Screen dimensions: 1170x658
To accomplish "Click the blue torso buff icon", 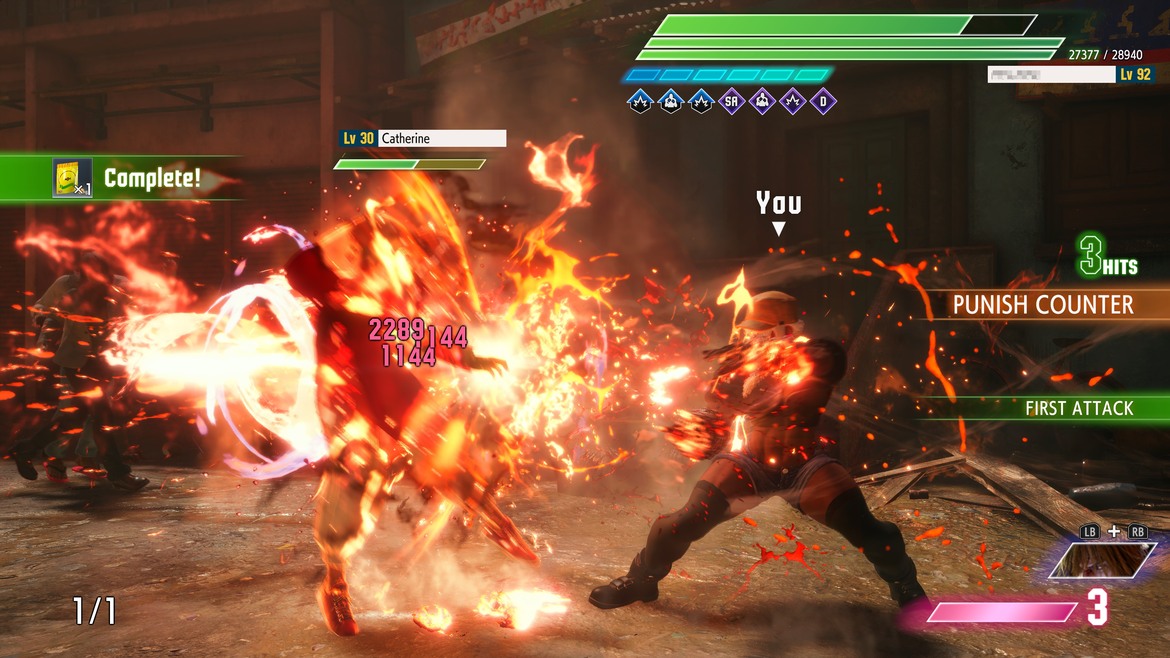I will tap(671, 101).
